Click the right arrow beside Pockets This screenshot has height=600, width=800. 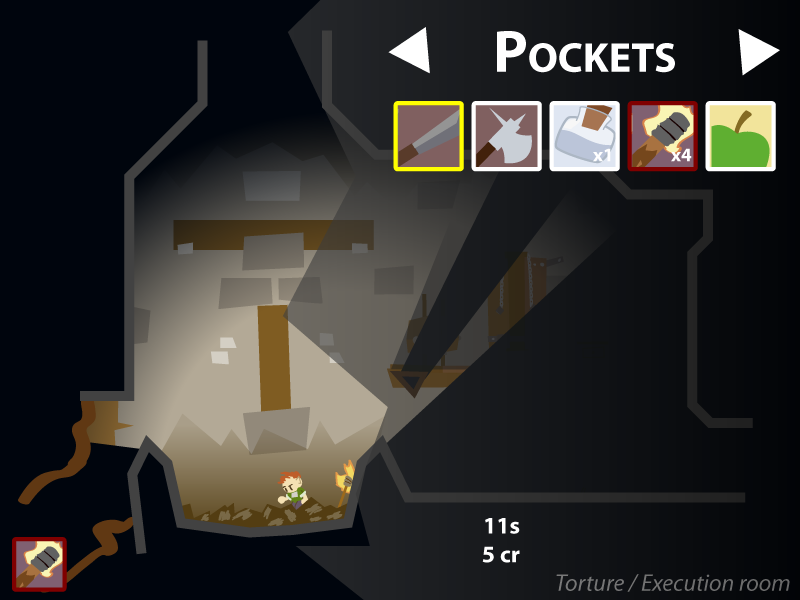coord(757,51)
